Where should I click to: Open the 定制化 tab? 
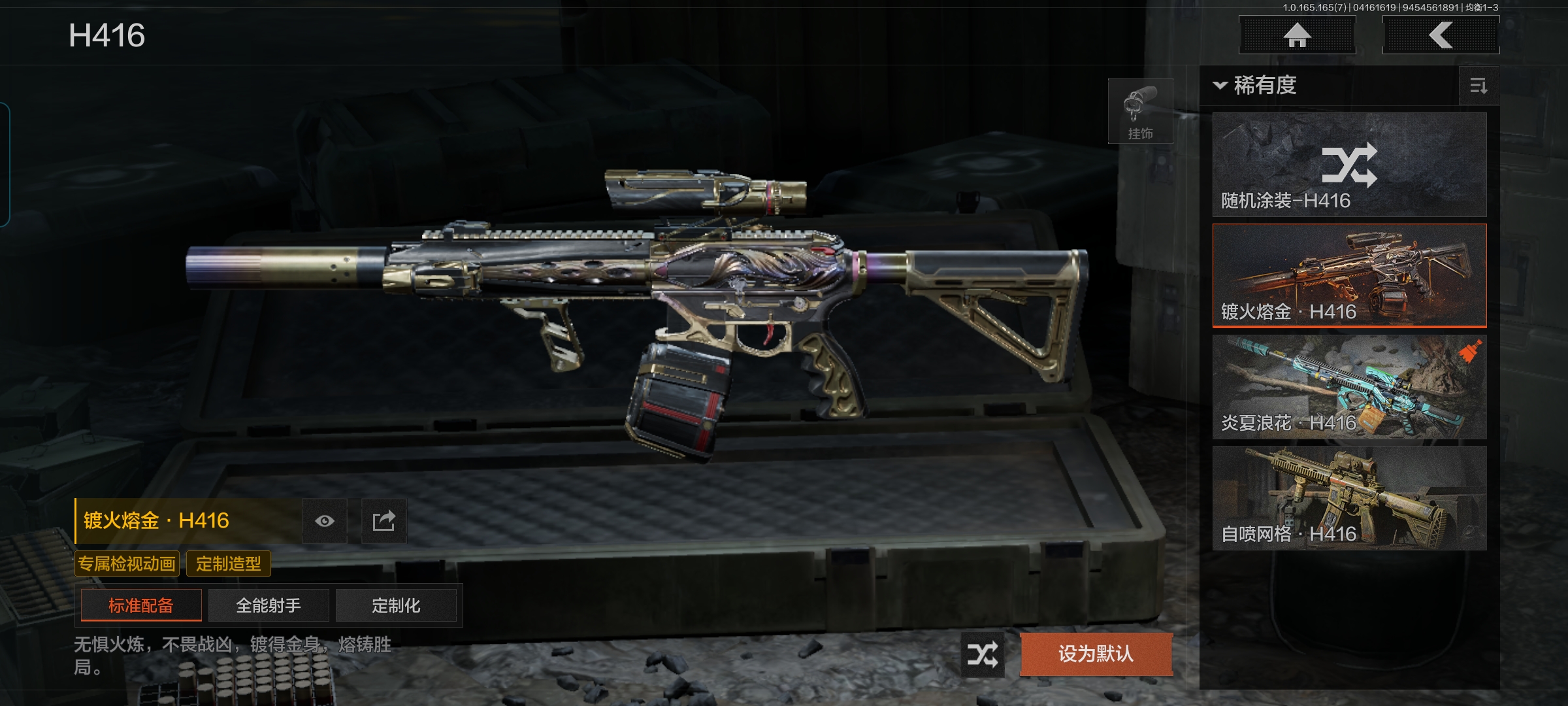(396, 605)
